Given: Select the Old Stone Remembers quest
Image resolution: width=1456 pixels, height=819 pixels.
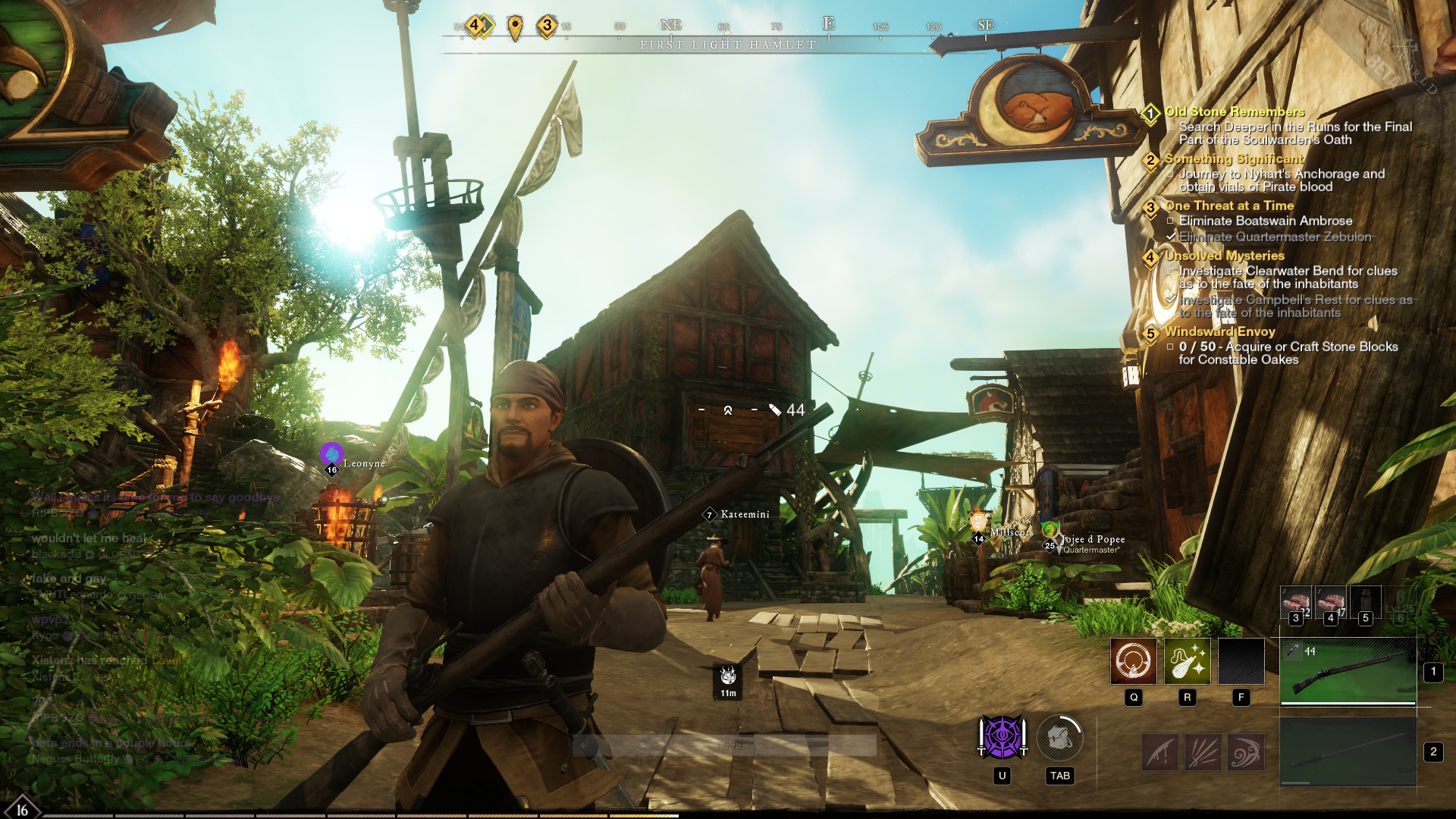Looking at the screenshot, I should [1234, 111].
